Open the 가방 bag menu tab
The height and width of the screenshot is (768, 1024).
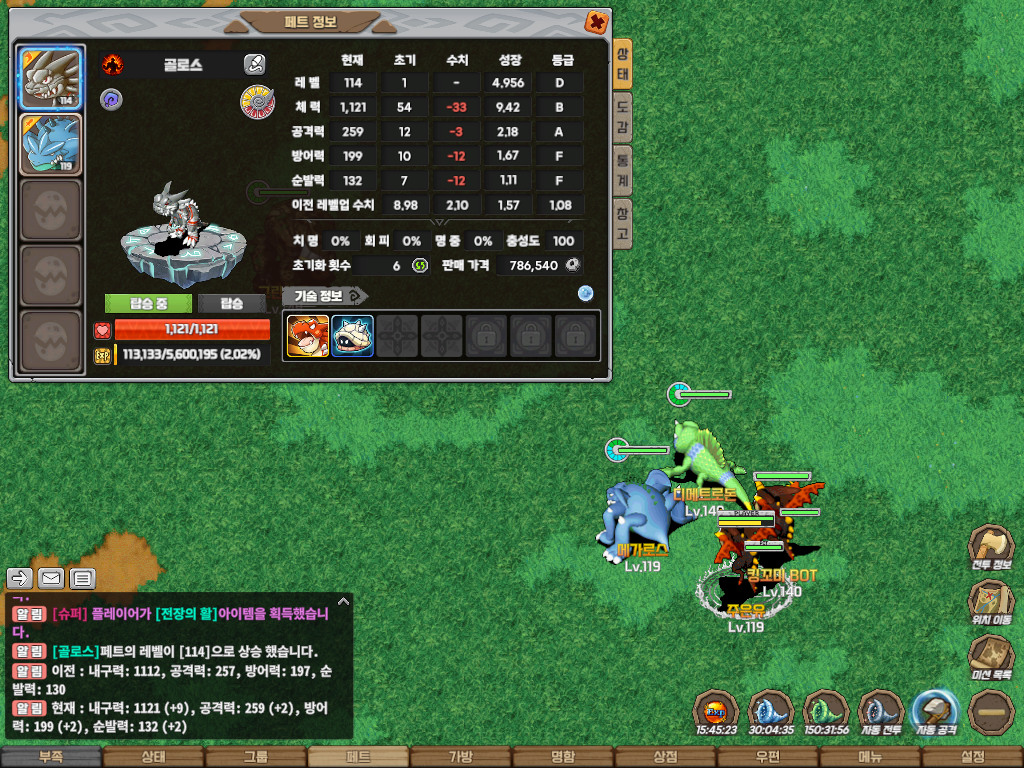click(x=460, y=757)
